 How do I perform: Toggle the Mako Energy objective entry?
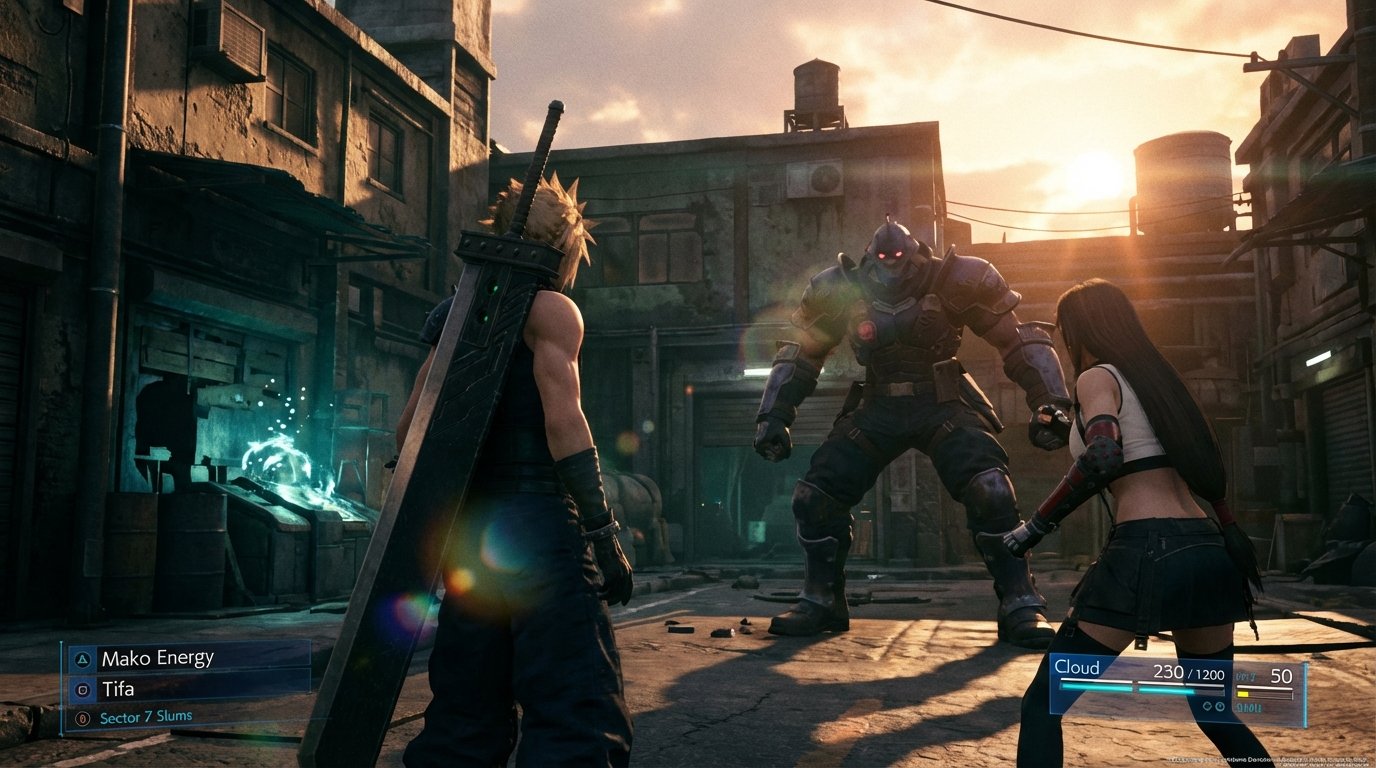[x=158, y=658]
